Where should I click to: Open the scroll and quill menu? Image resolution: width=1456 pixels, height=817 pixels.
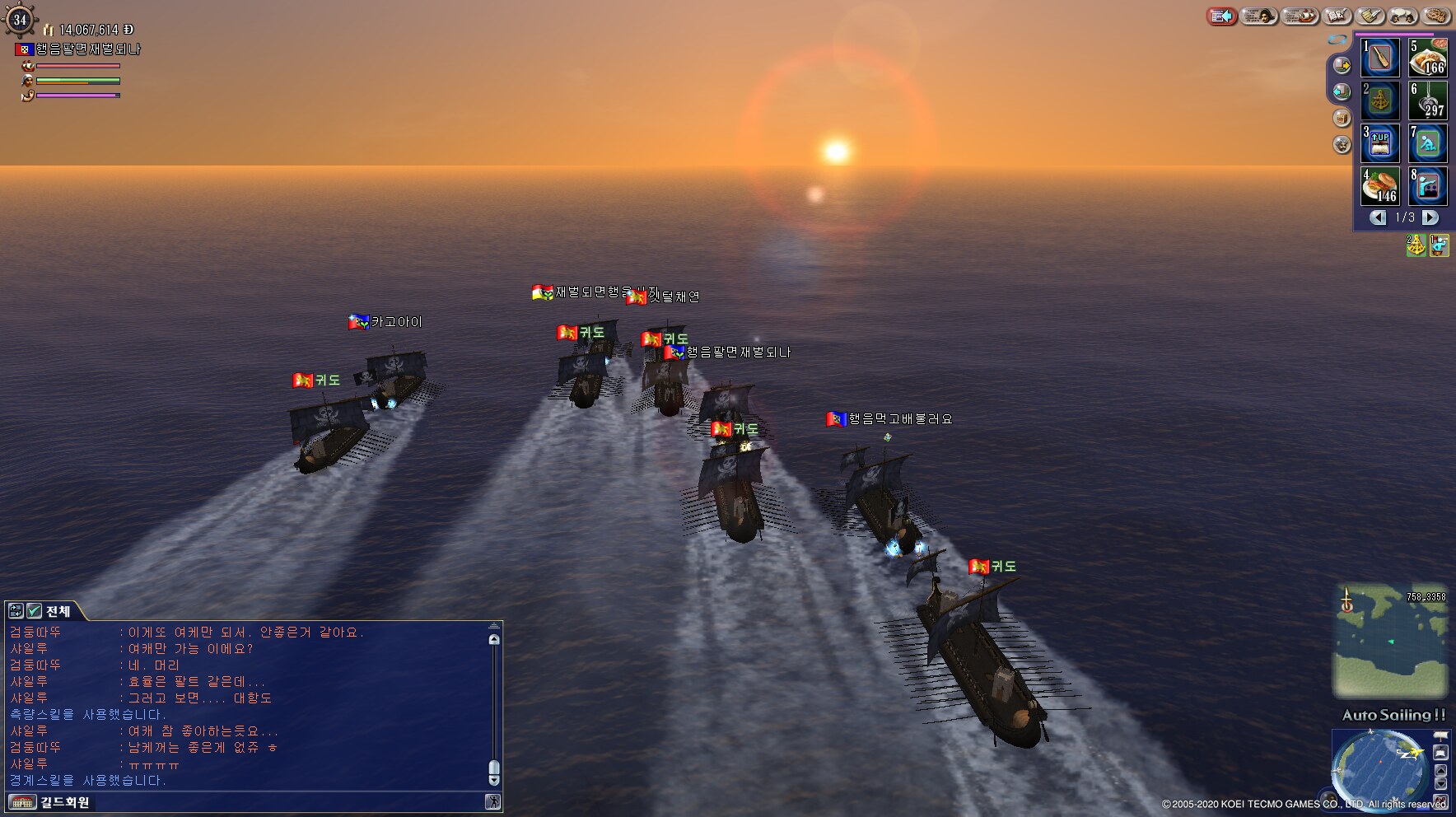pos(1371,16)
